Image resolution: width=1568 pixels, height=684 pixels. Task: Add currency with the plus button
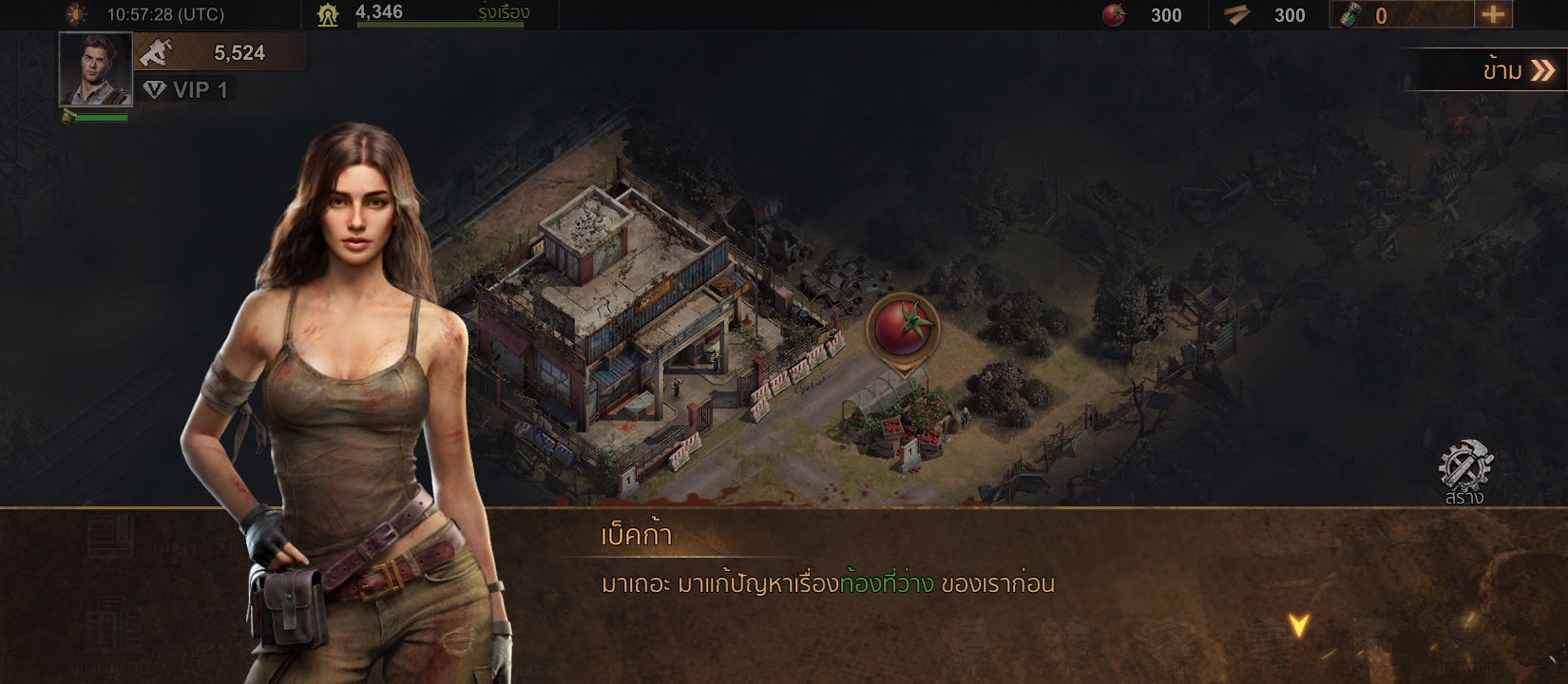click(1493, 14)
